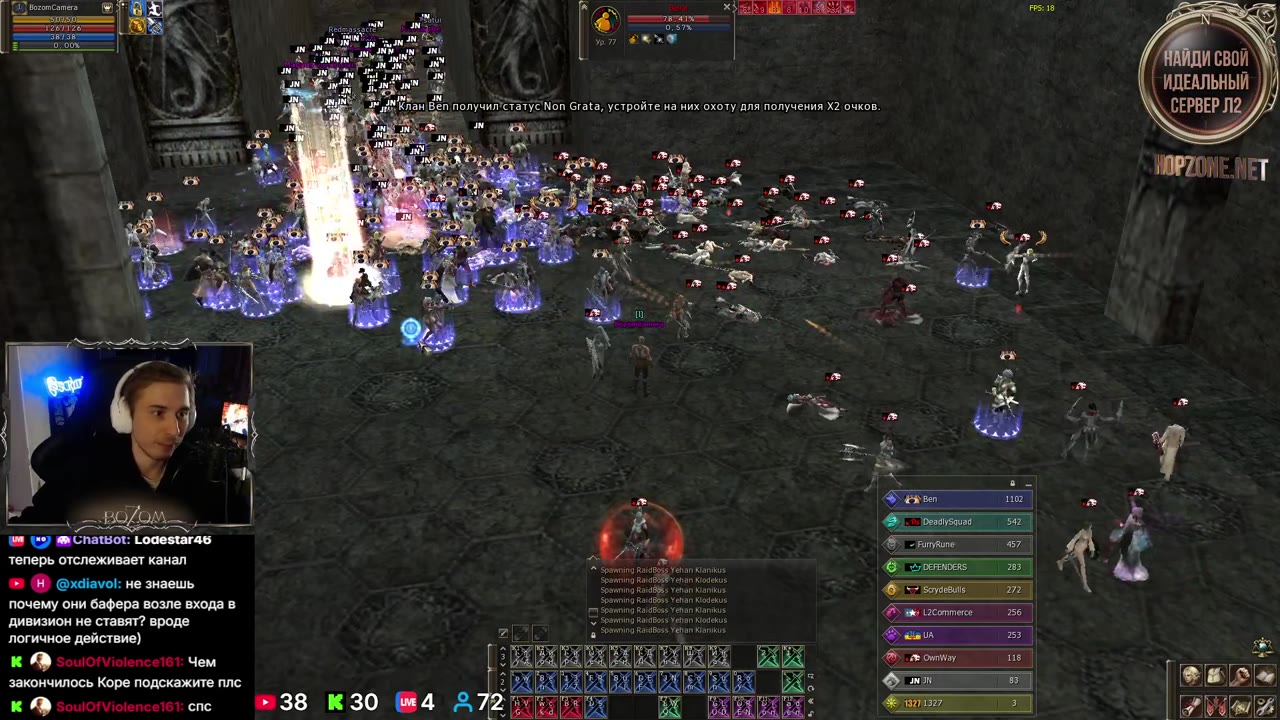
Task: Select the ScrydeBulls clan ranking row
Action: (x=957, y=590)
